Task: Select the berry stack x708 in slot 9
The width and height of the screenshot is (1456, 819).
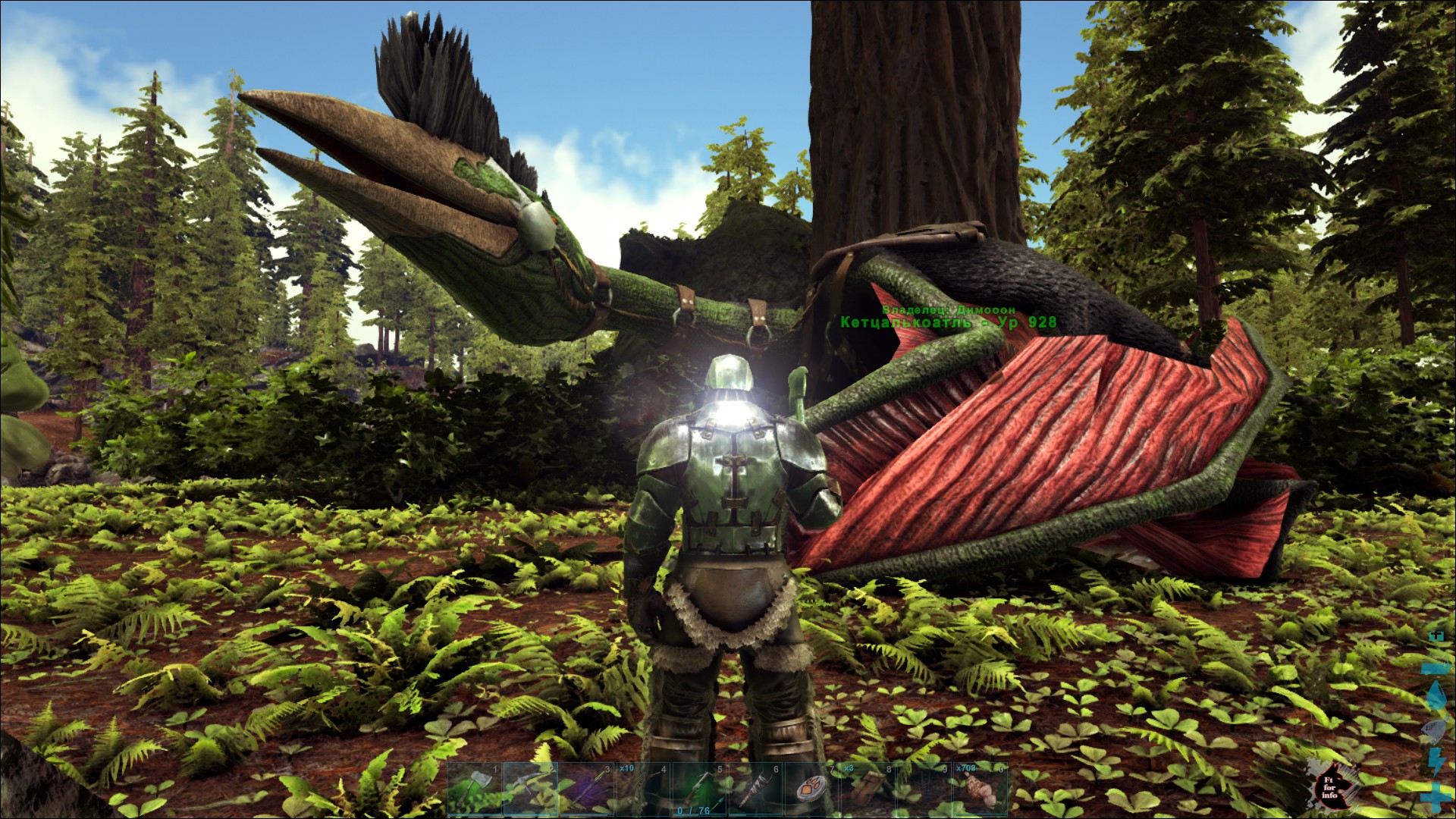Action: (927, 790)
